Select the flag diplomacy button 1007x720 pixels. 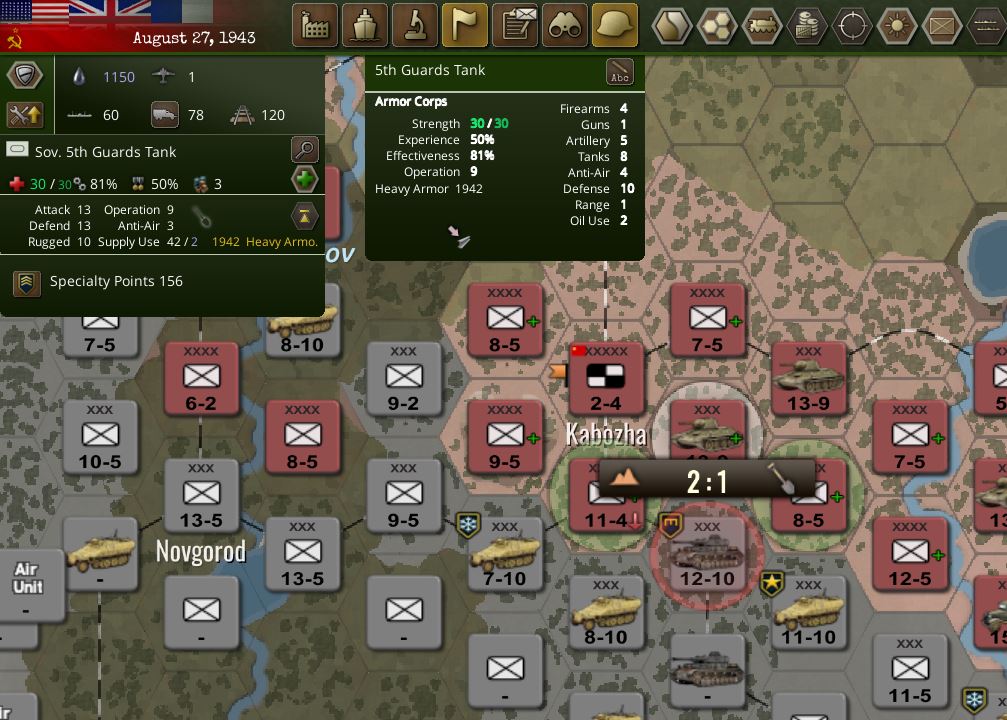click(x=465, y=26)
